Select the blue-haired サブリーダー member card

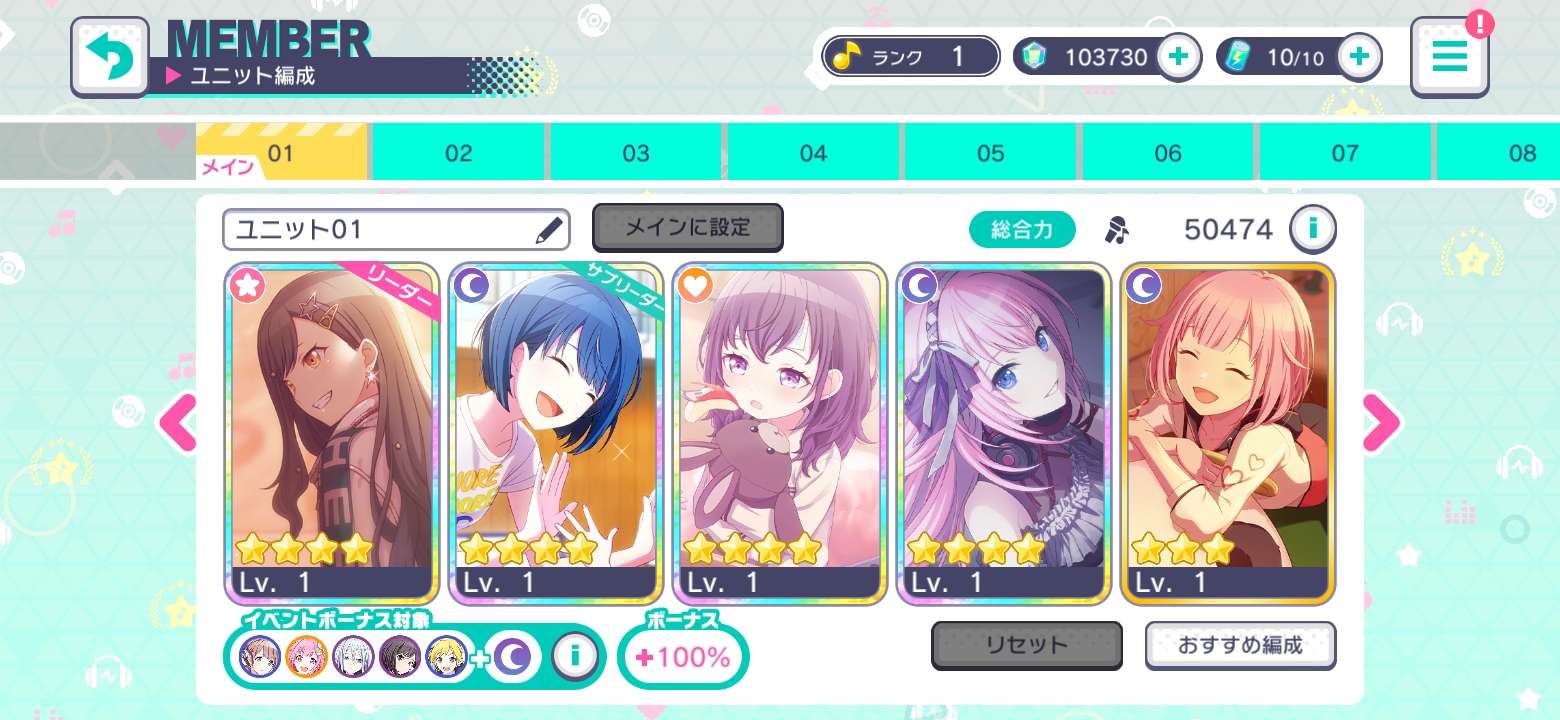pos(555,430)
